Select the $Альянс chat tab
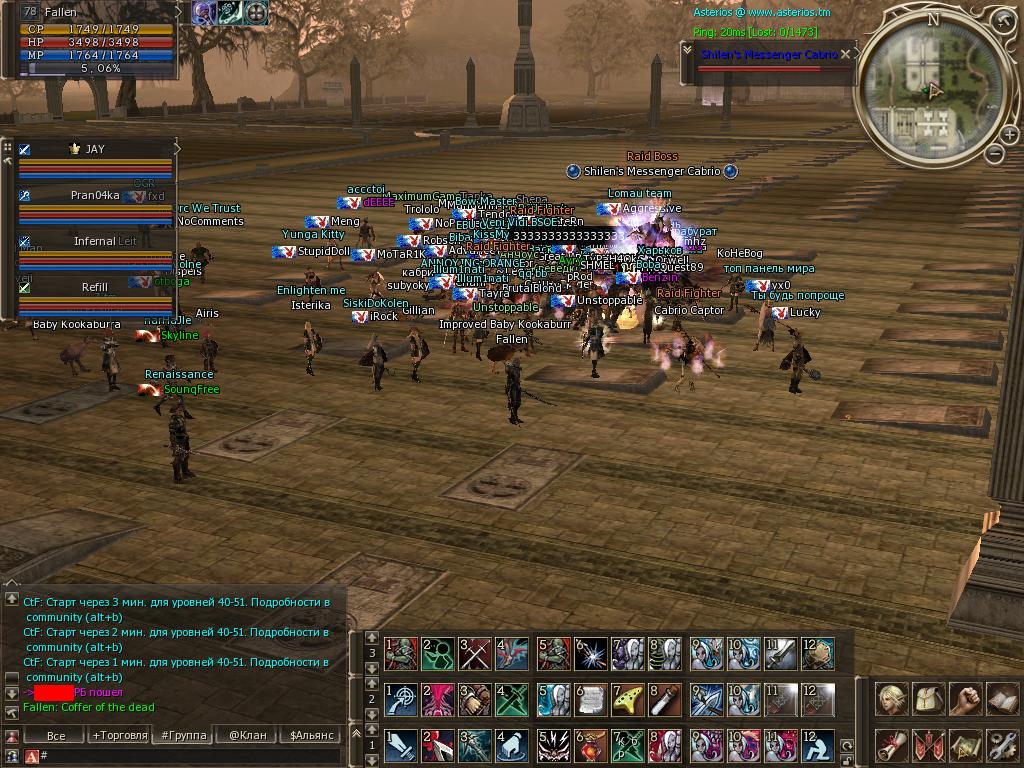The height and width of the screenshot is (768, 1024). [x=309, y=735]
